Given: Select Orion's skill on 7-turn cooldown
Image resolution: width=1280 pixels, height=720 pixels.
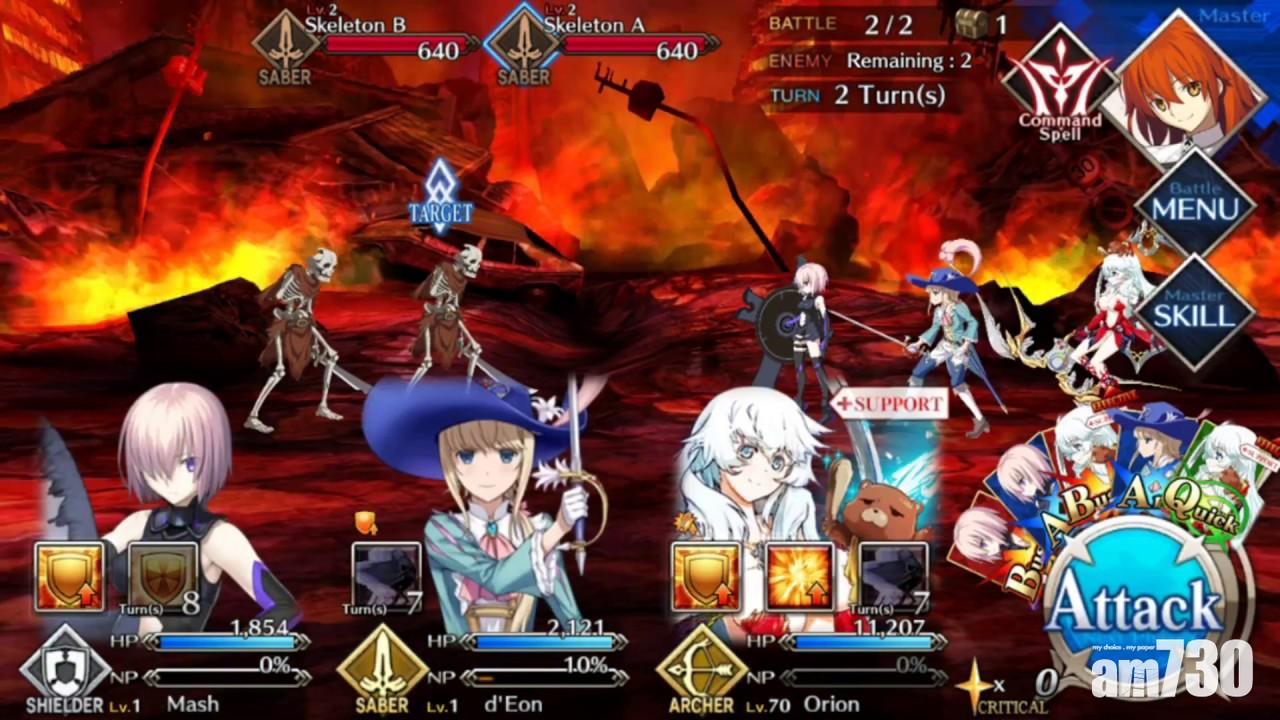Looking at the screenshot, I should [893, 577].
